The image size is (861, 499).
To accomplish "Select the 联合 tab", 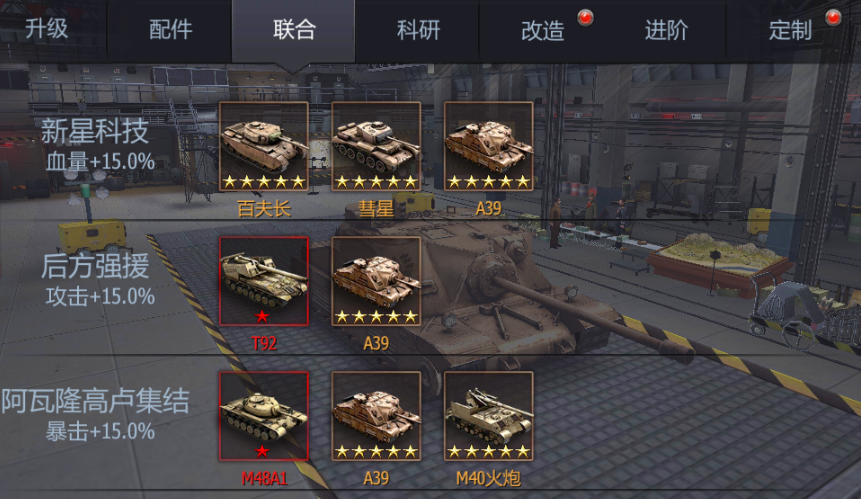I will coord(294,30).
